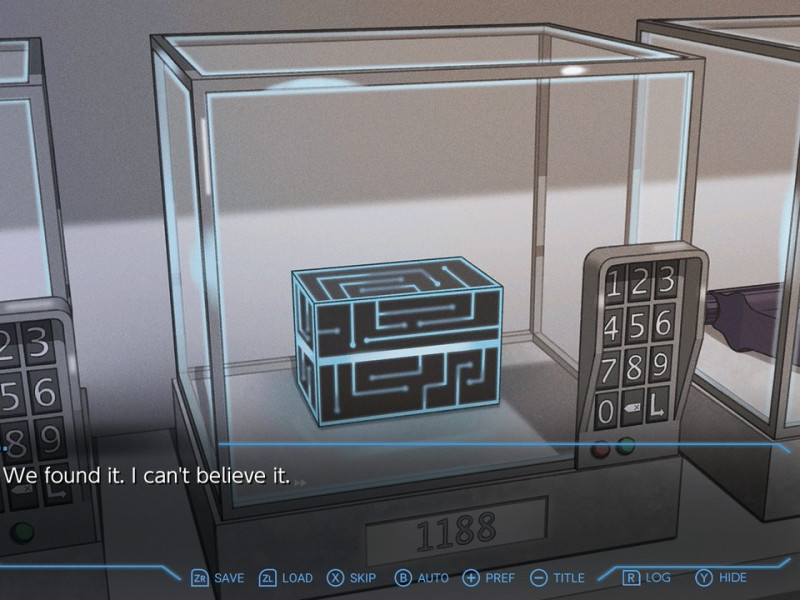This screenshot has width=800, height=600.
Task: Activate Skip mode for dialogue
Action: [352, 578]
